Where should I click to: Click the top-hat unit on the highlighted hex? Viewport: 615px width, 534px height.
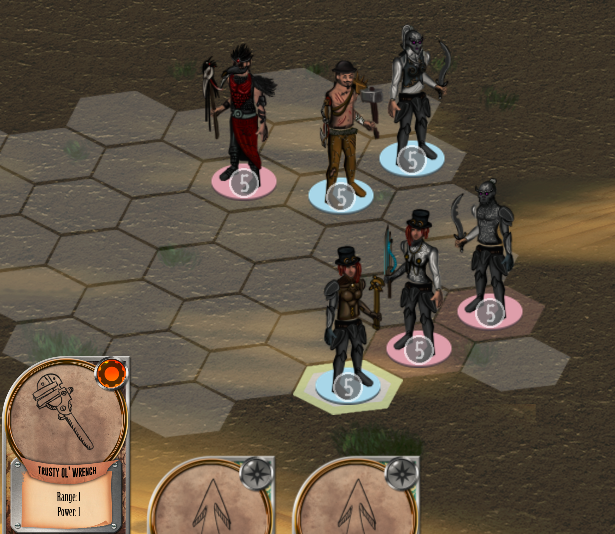point(348,319)
